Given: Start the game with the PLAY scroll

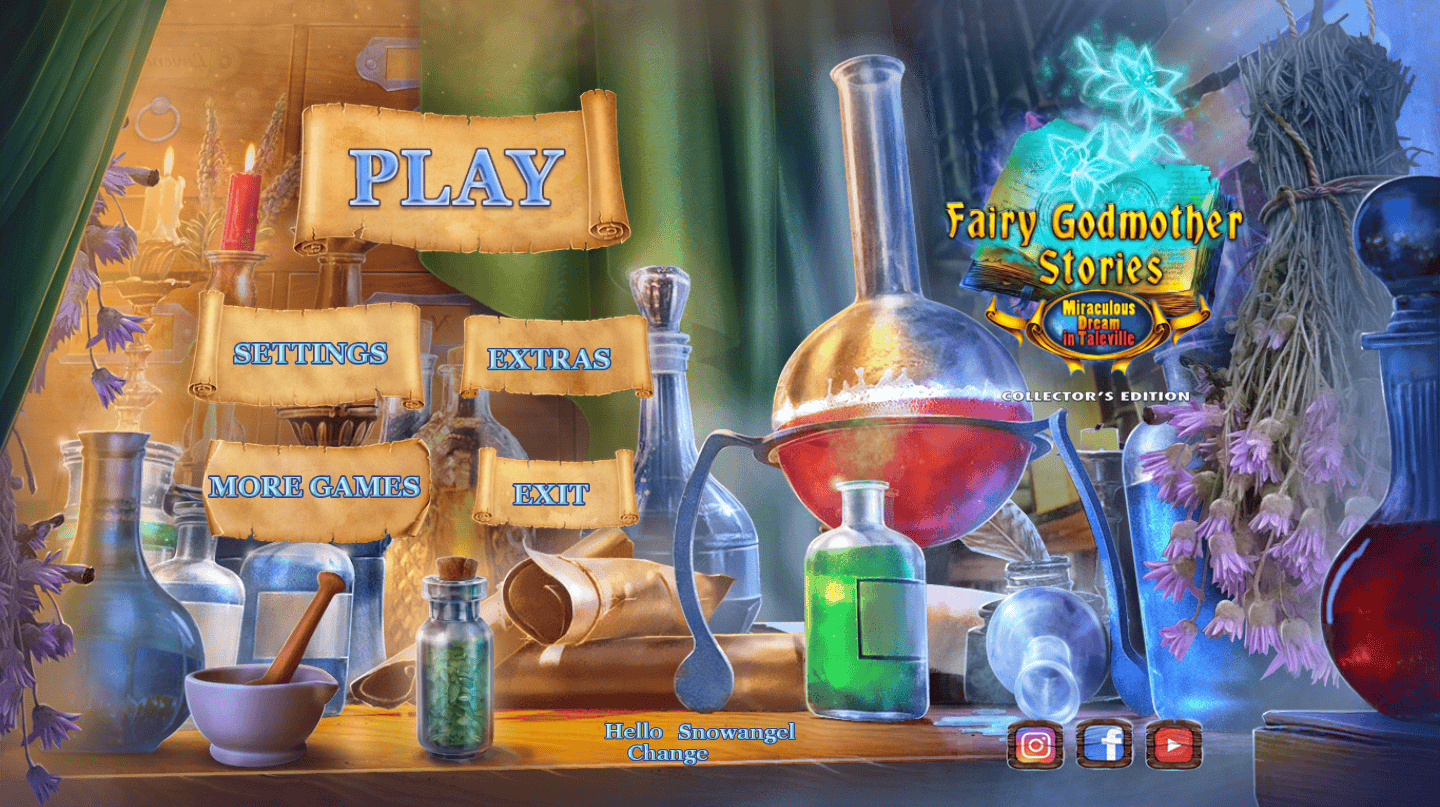Looking at the screenshot, I should 458,177.
